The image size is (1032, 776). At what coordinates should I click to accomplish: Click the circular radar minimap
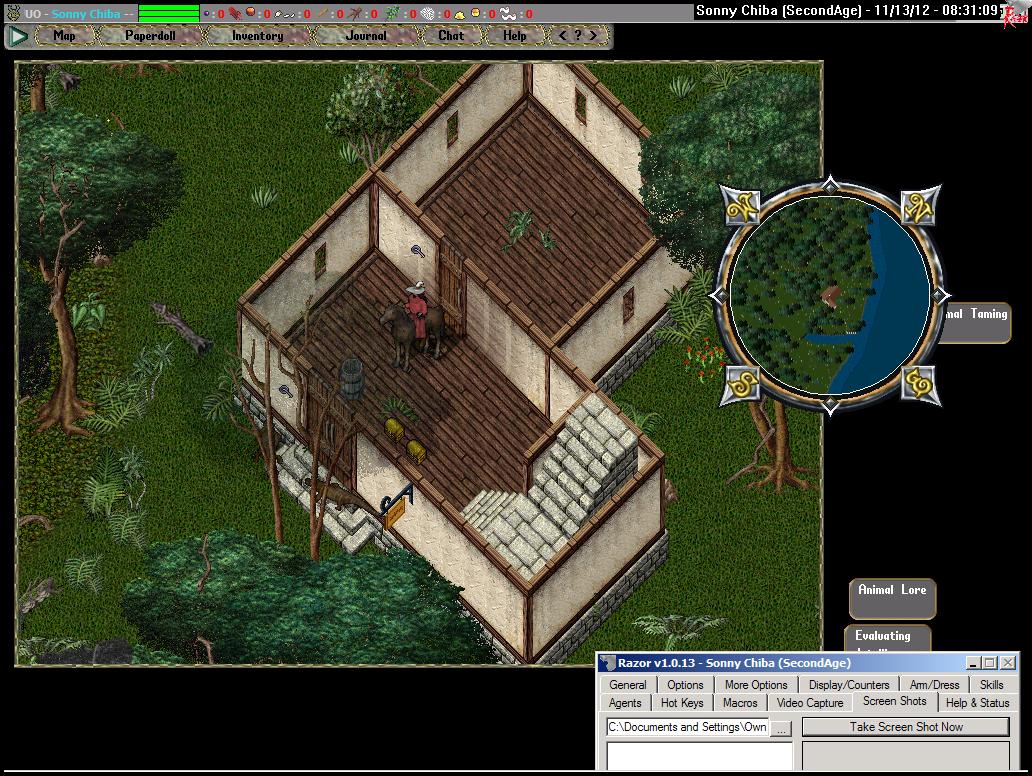(829, 296)
